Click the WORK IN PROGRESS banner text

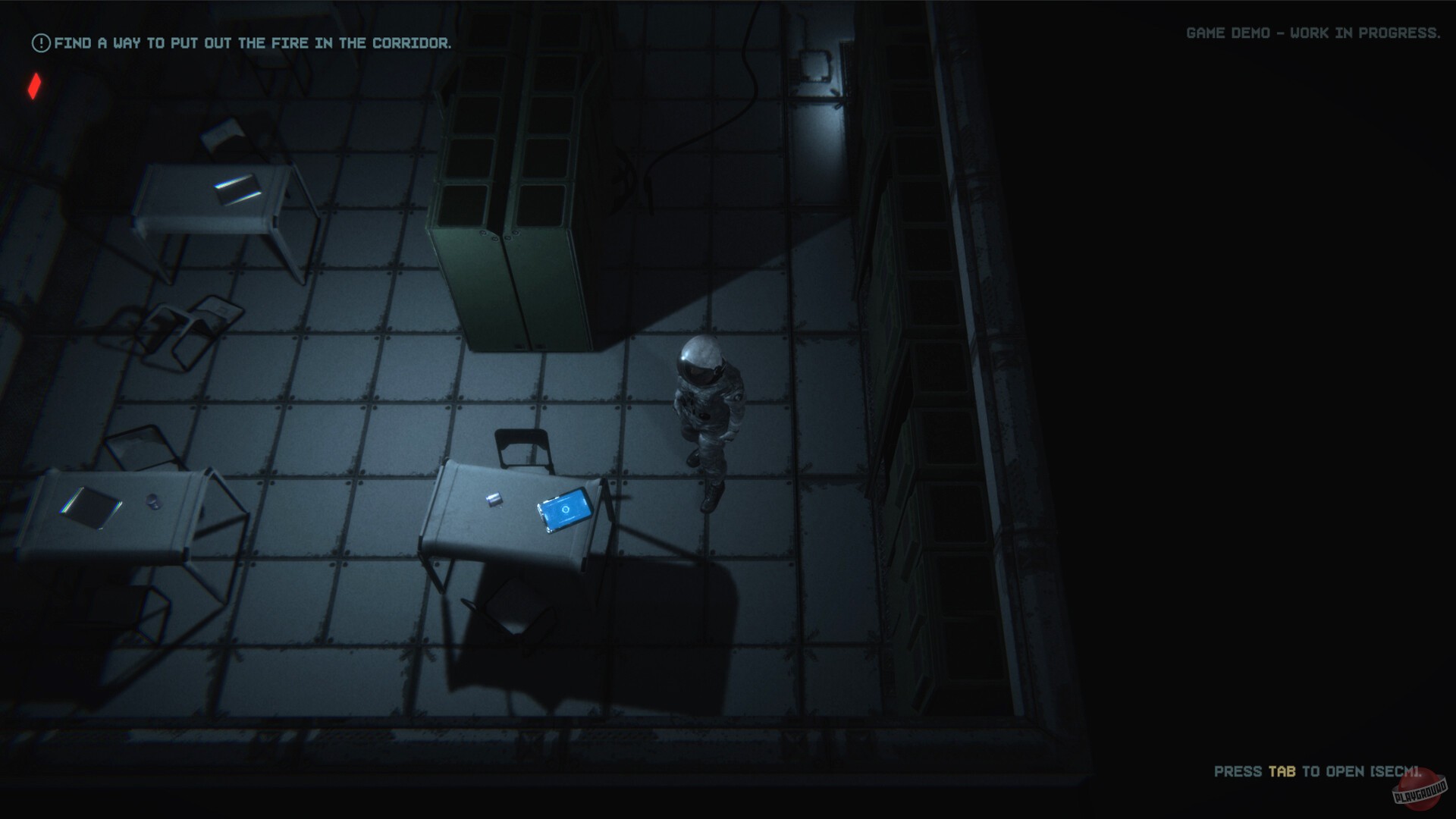1365,33
